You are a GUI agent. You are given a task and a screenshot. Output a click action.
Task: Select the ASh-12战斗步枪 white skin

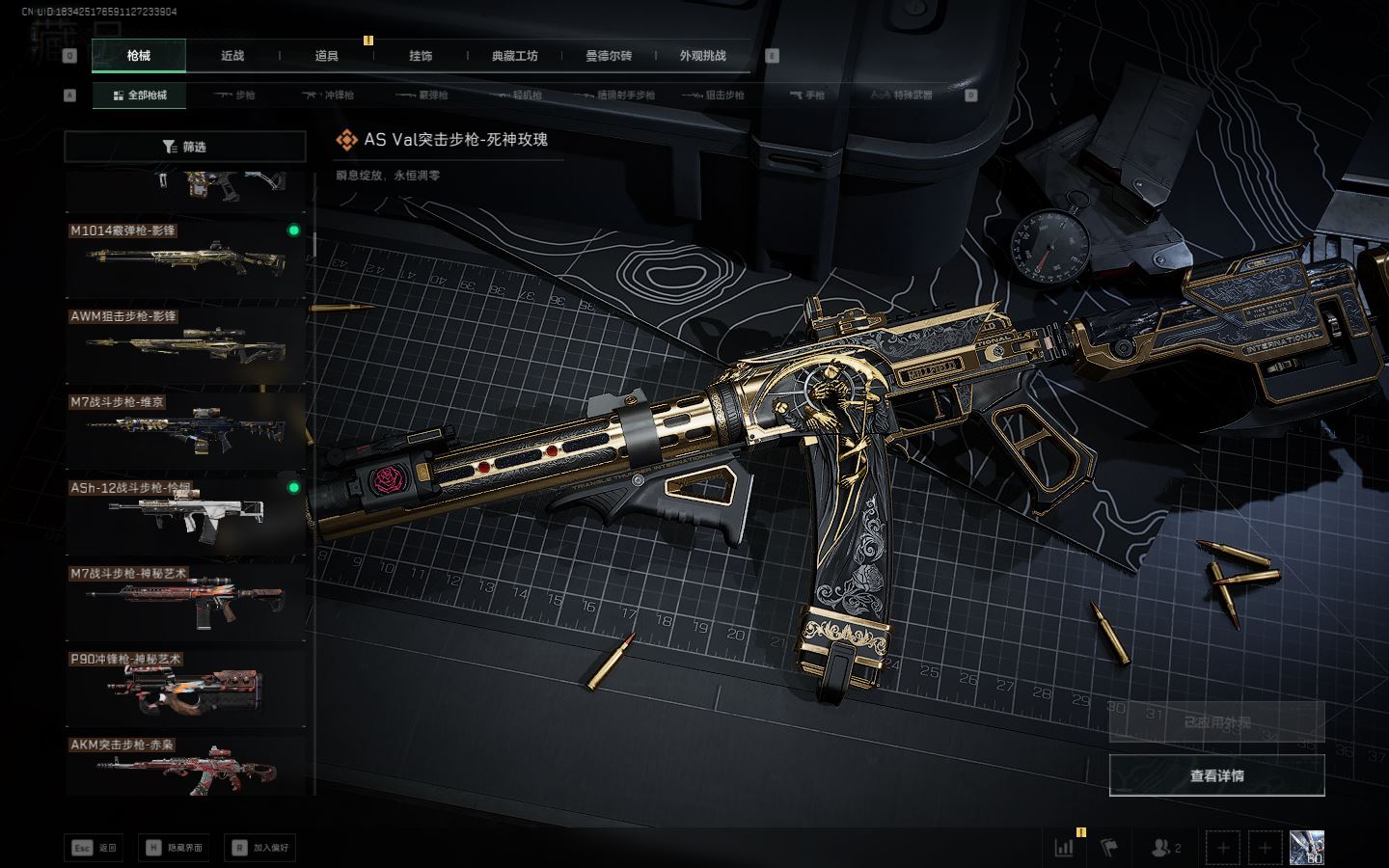pos(184,515)
